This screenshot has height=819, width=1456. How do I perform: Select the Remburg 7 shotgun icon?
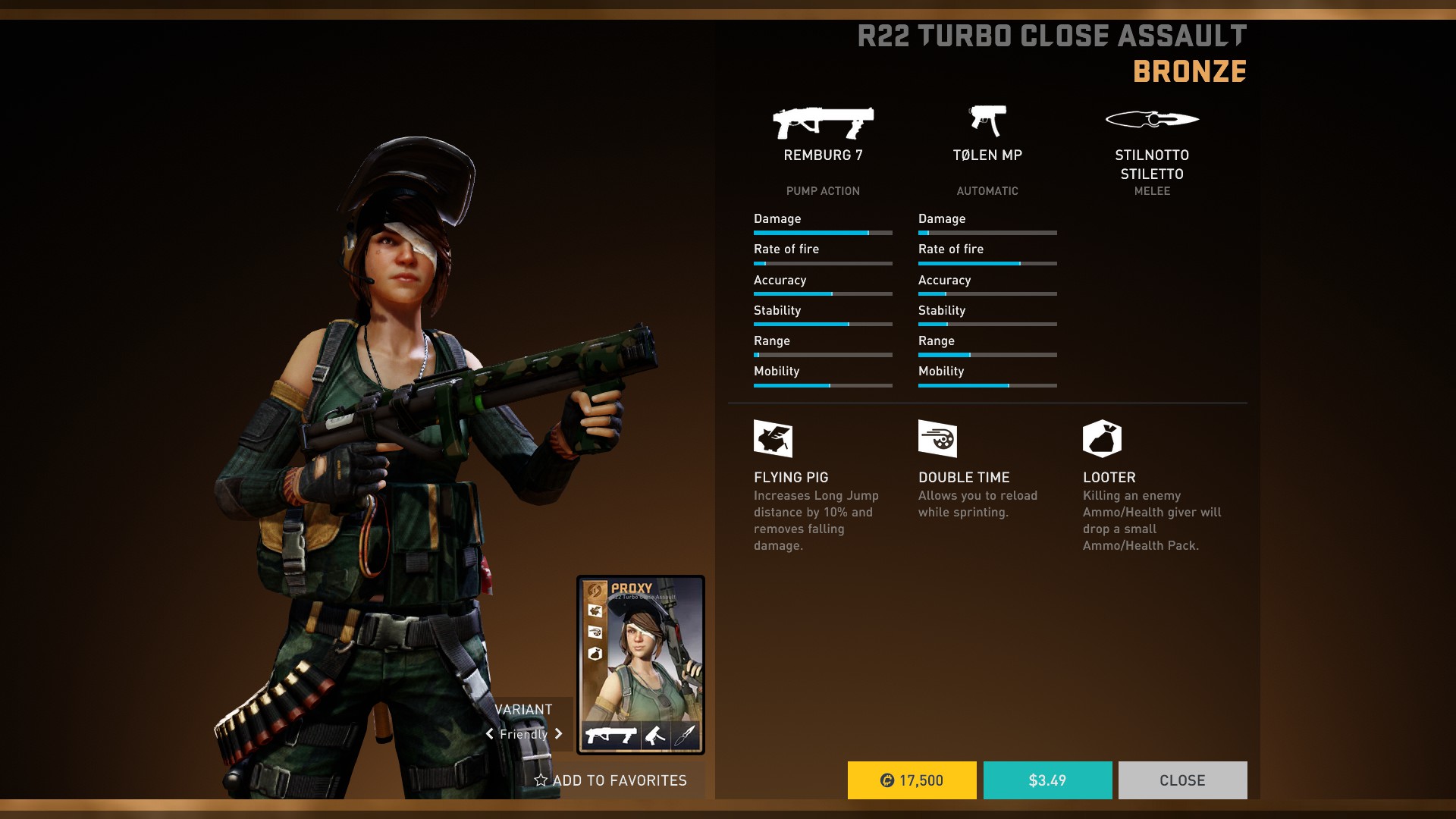tap(823, 123)
